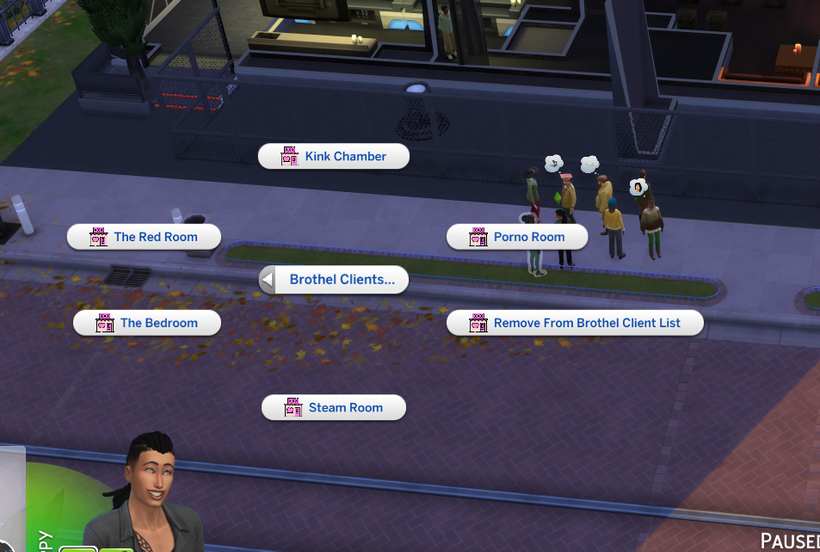Pick the Porno Room option
Image resolution: width=820 pixels, height=552 pixels.
517,237
